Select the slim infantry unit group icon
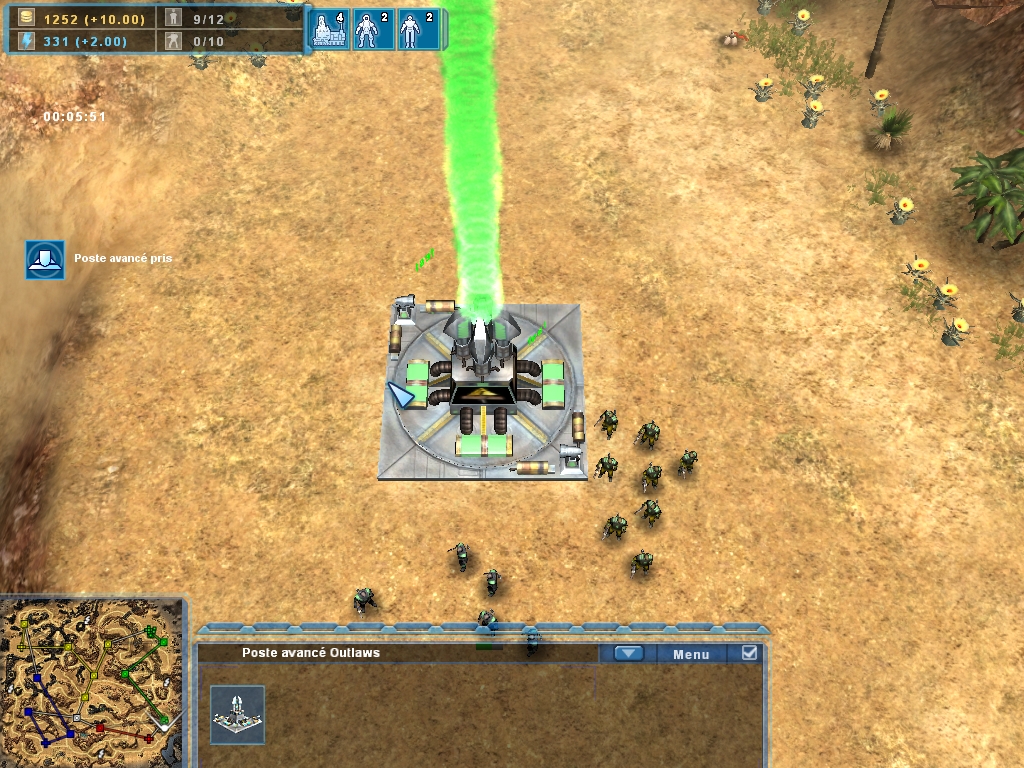The width and height of the screenshot is (1024, 768). (417, 30)
